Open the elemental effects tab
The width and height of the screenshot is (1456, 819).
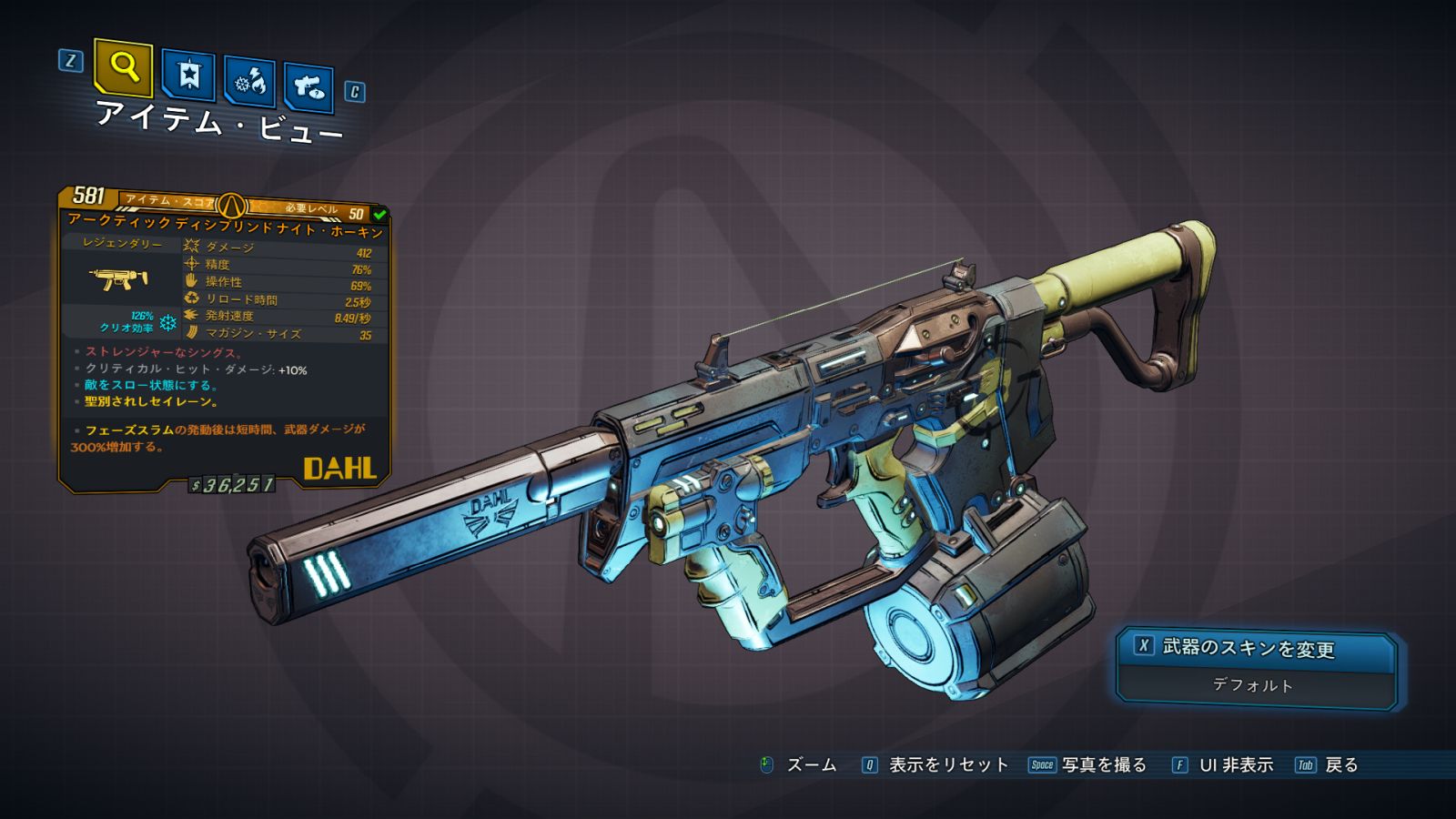tap(249, 83)
